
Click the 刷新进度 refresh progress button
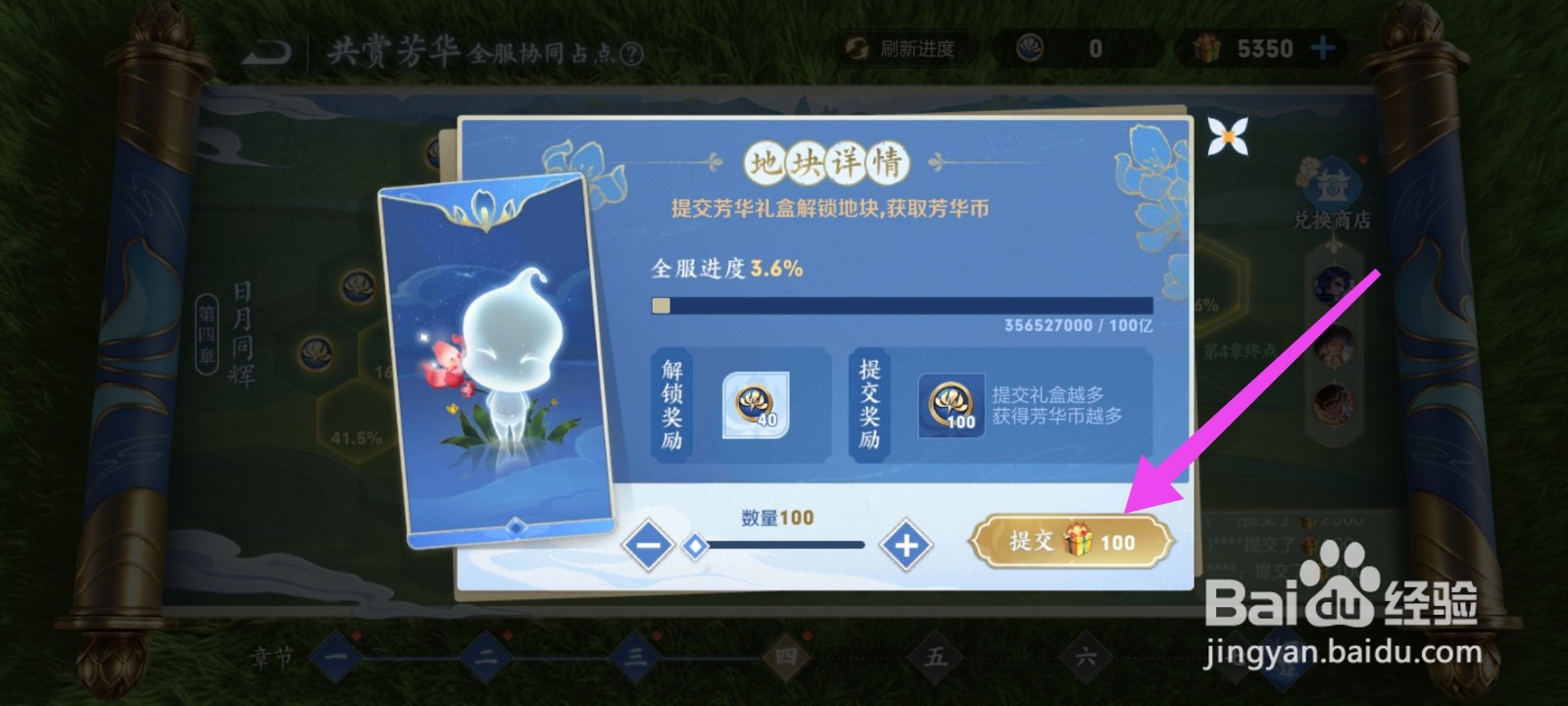[x=900, y=49]
